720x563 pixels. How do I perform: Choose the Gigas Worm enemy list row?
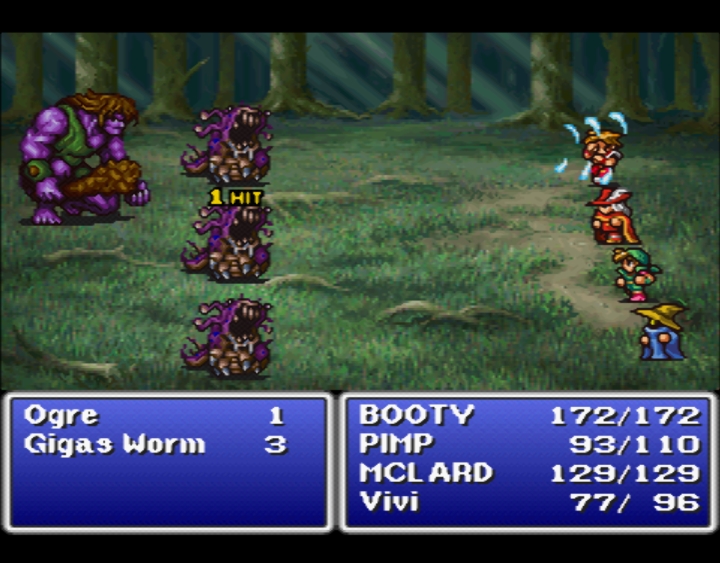click(114, 445)
